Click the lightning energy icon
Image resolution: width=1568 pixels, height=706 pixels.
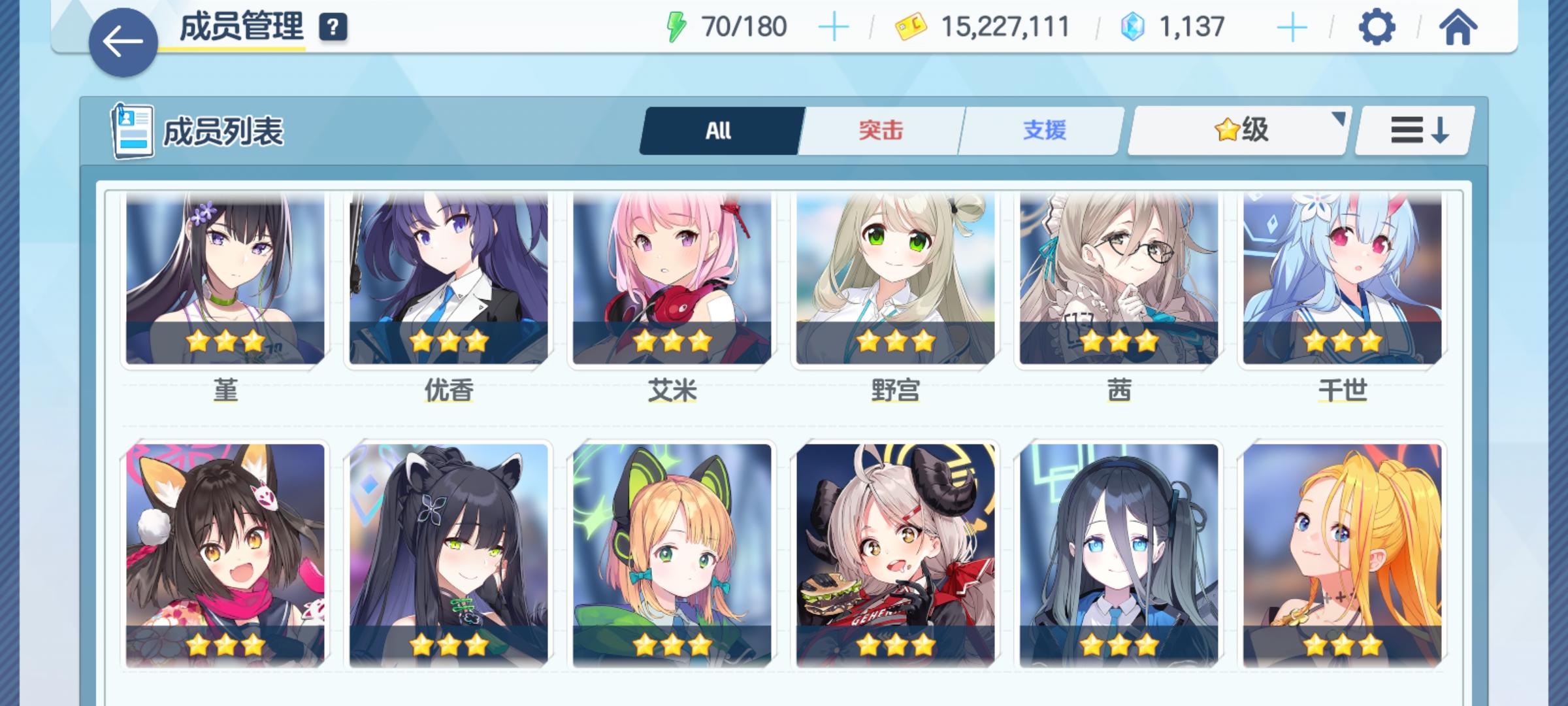[x=677, y=26]
